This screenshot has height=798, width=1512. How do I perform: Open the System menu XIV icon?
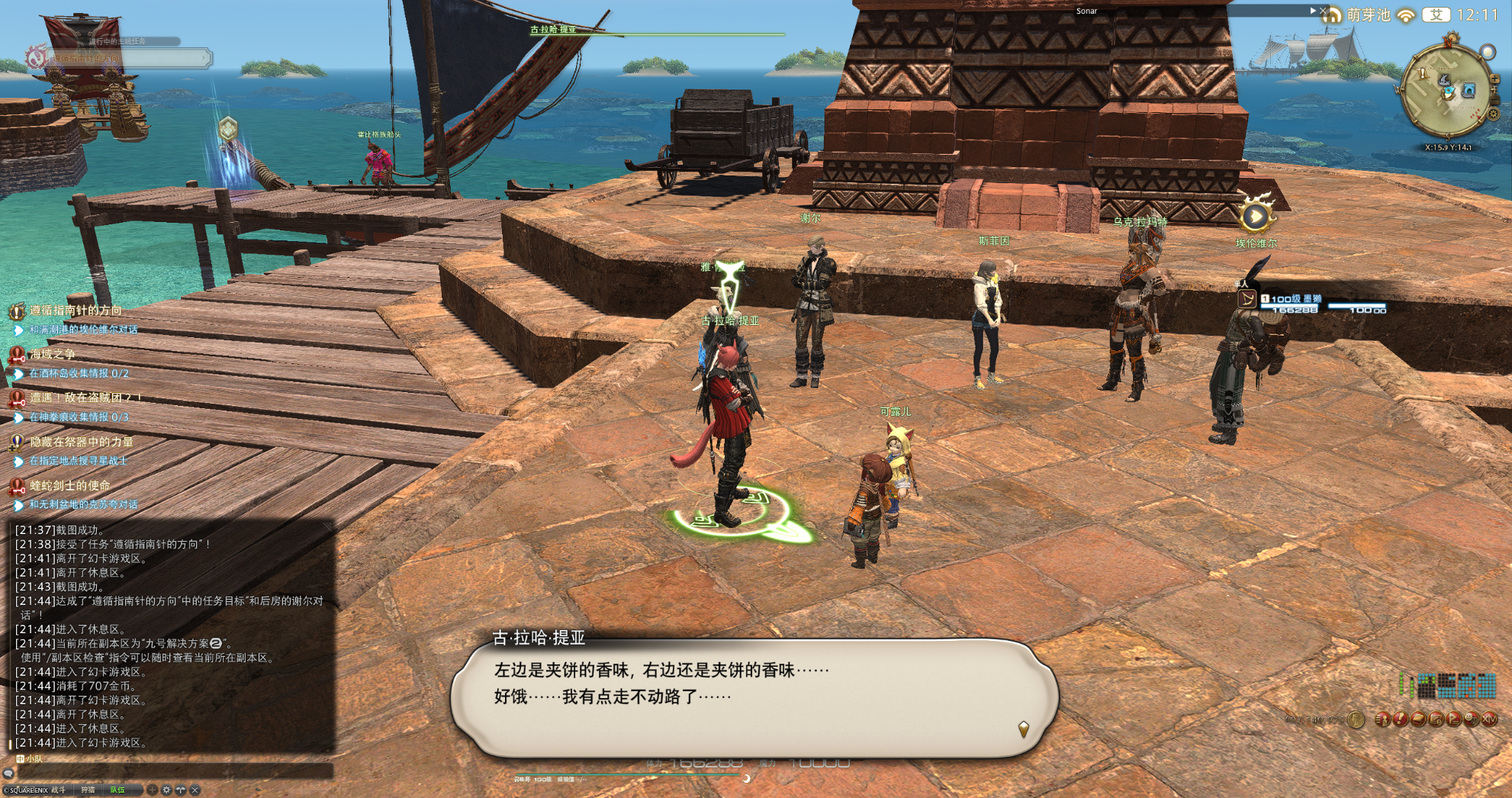(x=1490, y=719)
